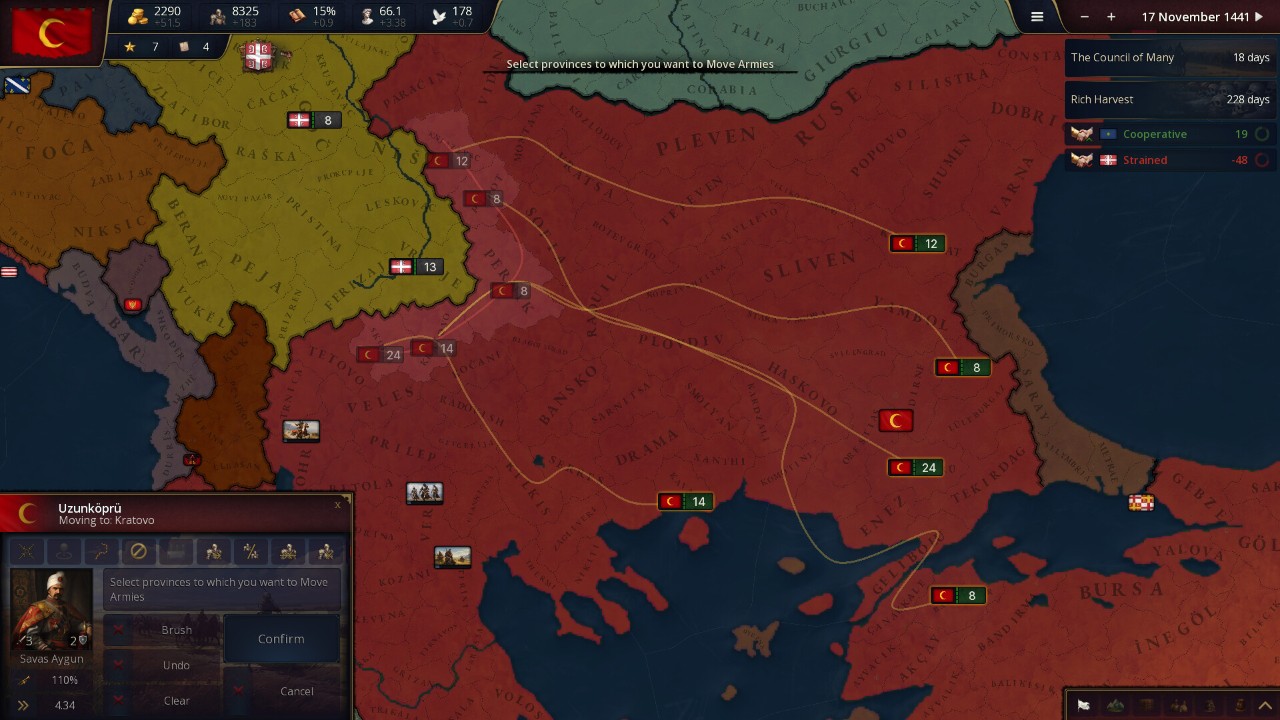Select the white flag map mode

[x=1083, y=706]
